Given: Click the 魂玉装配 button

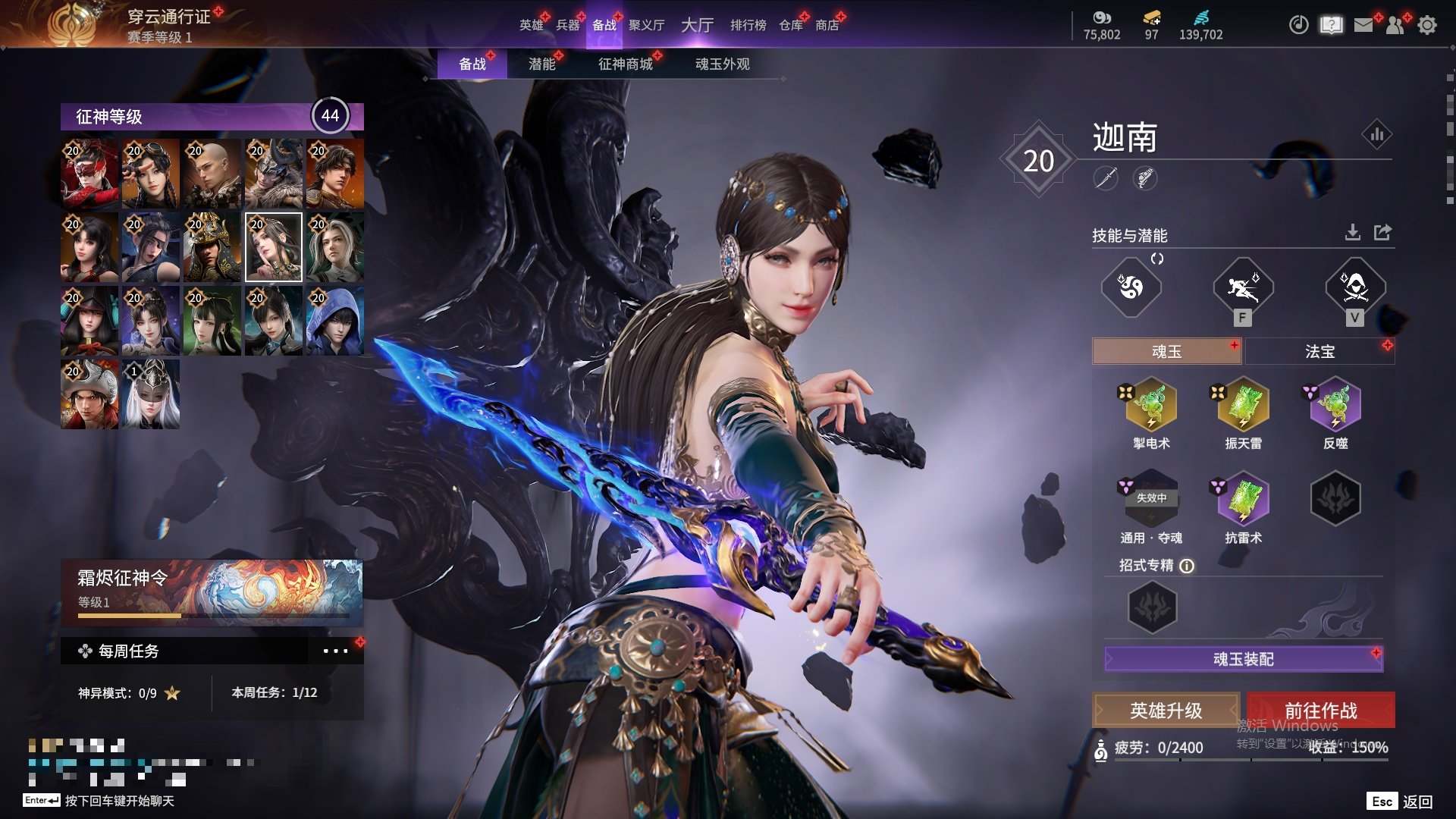Looking at the screenshot, I should click(x=1243, y=659).
